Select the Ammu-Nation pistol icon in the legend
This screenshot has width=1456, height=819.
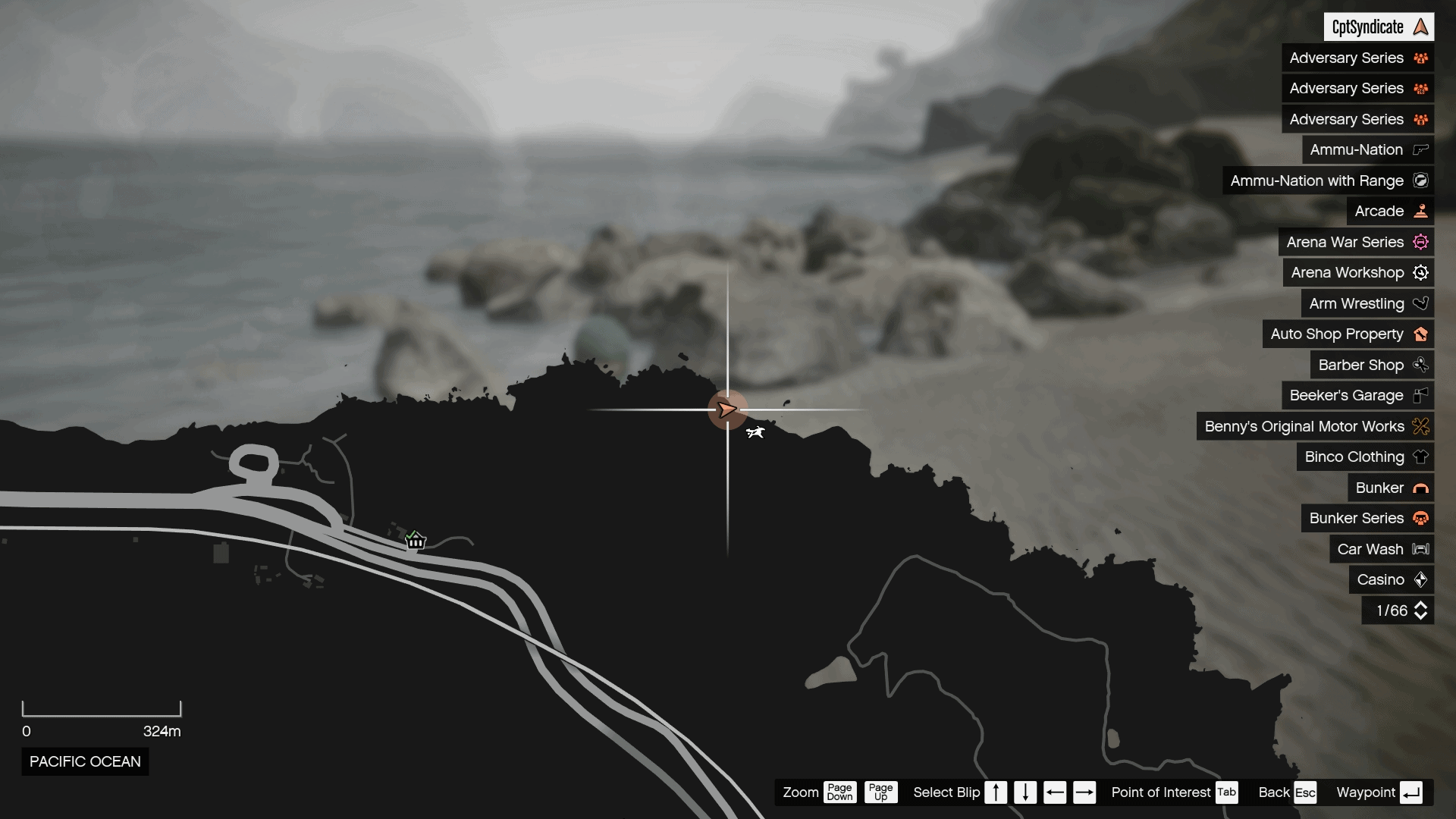1420,149
